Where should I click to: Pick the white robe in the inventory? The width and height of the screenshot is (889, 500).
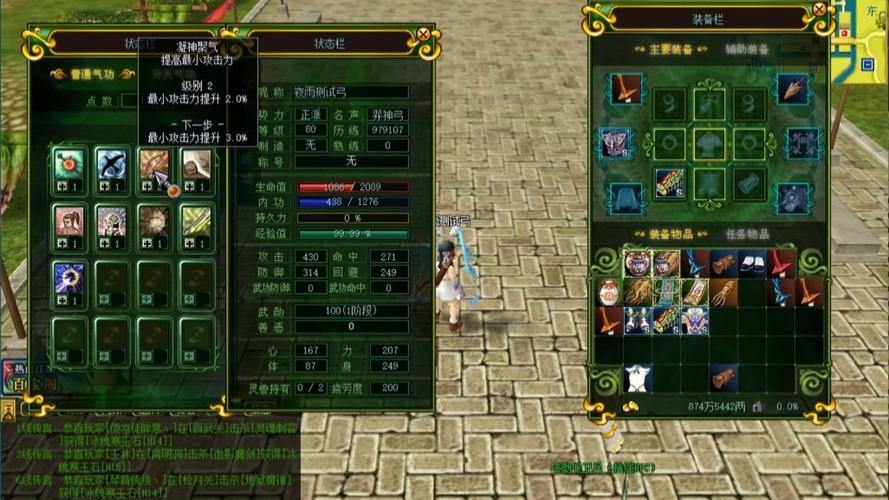coord(637,378)
